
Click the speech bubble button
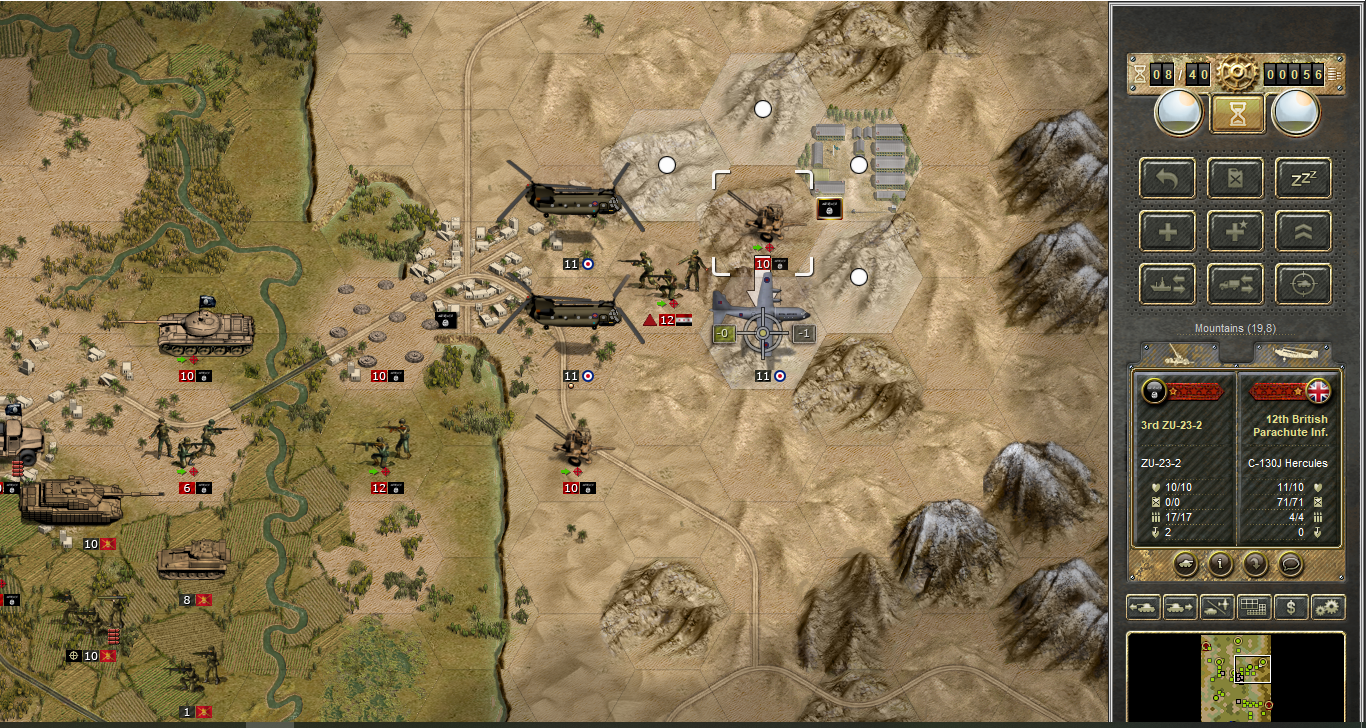pos(1291,563)
